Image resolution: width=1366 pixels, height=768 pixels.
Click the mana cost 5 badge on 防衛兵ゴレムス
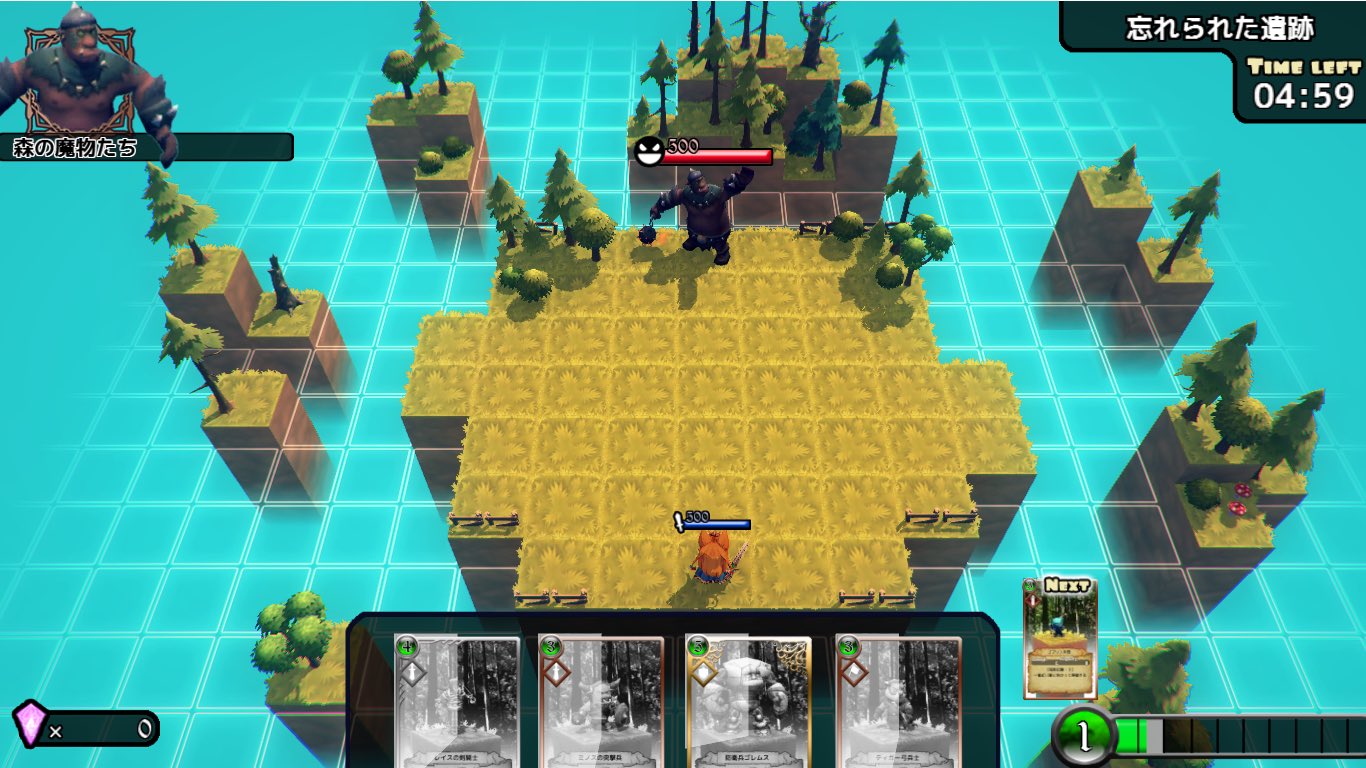click(x=697, y=644)
